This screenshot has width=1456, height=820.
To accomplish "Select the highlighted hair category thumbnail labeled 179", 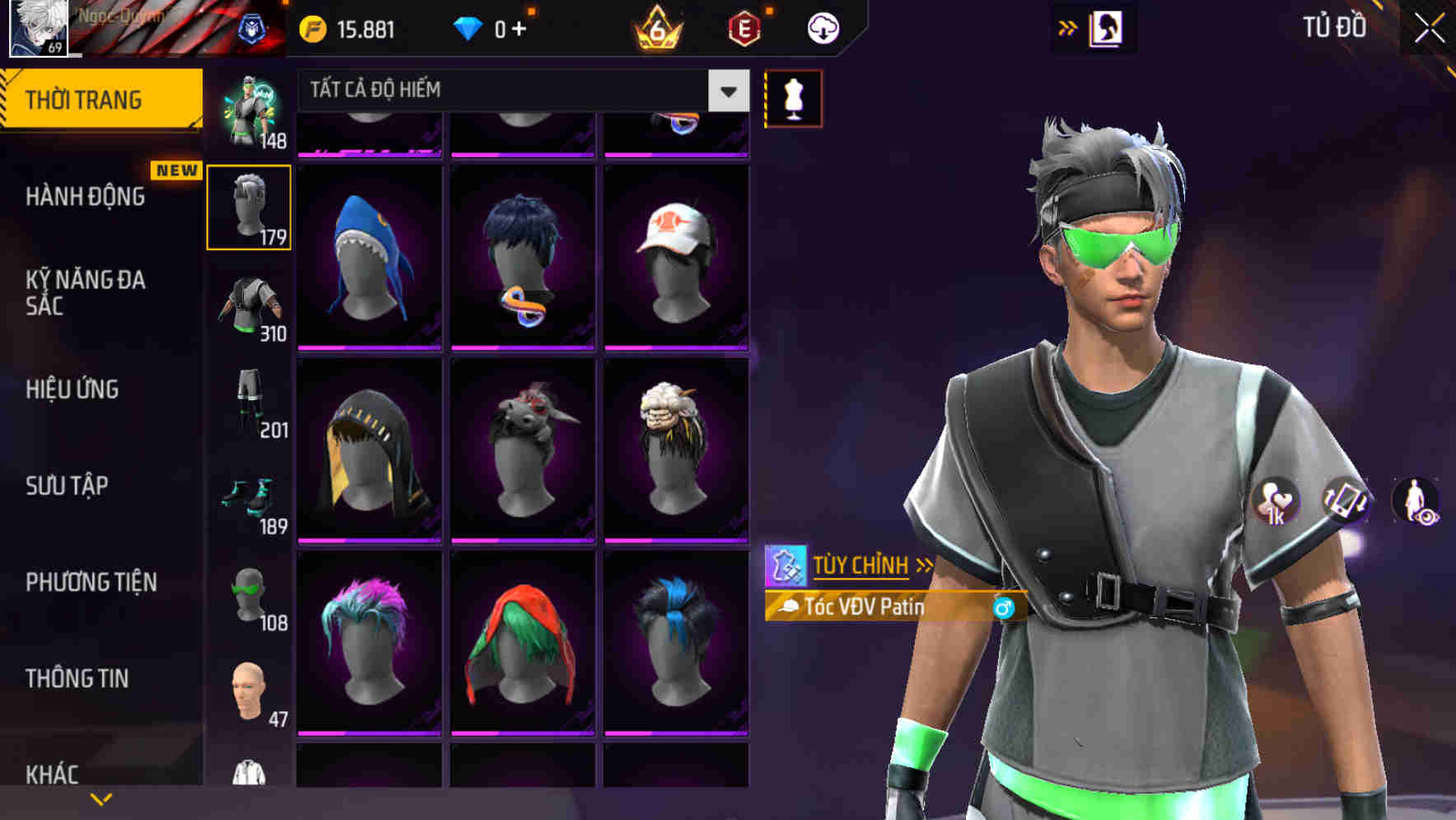I will [x=250, y=206].
